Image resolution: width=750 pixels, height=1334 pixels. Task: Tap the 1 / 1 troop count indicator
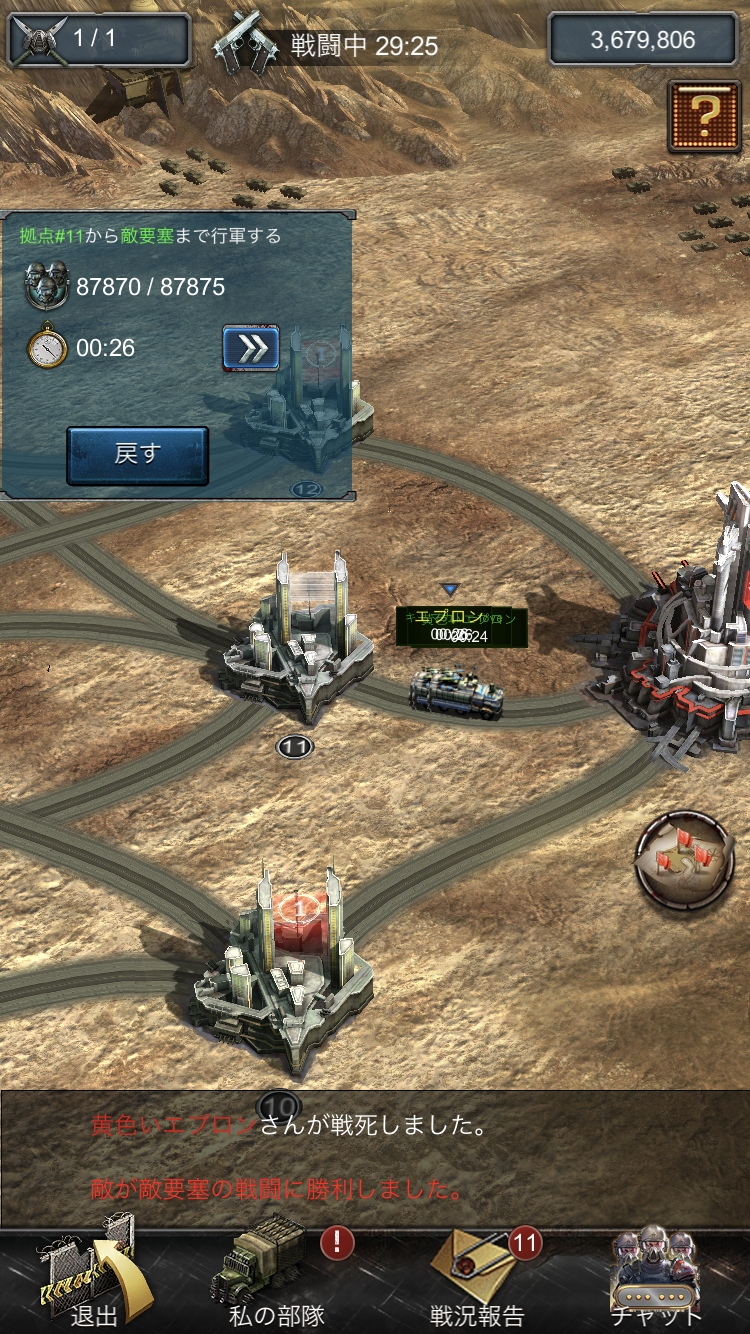(x=98, y=40)
